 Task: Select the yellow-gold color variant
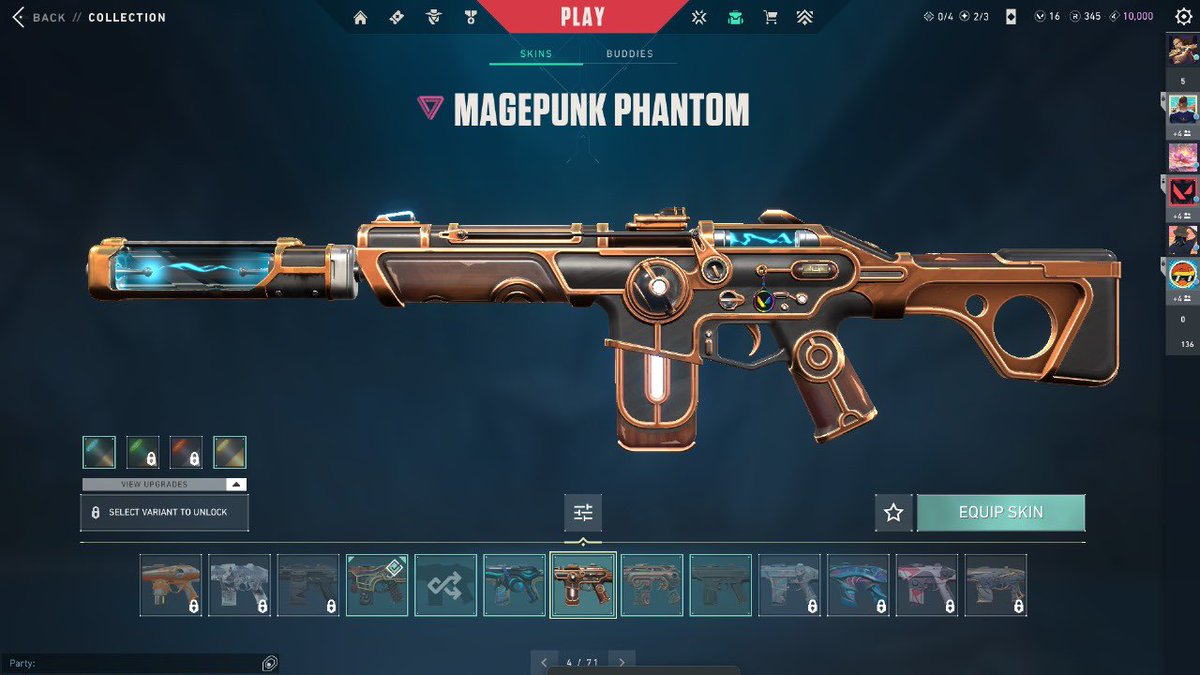point(230,452)
